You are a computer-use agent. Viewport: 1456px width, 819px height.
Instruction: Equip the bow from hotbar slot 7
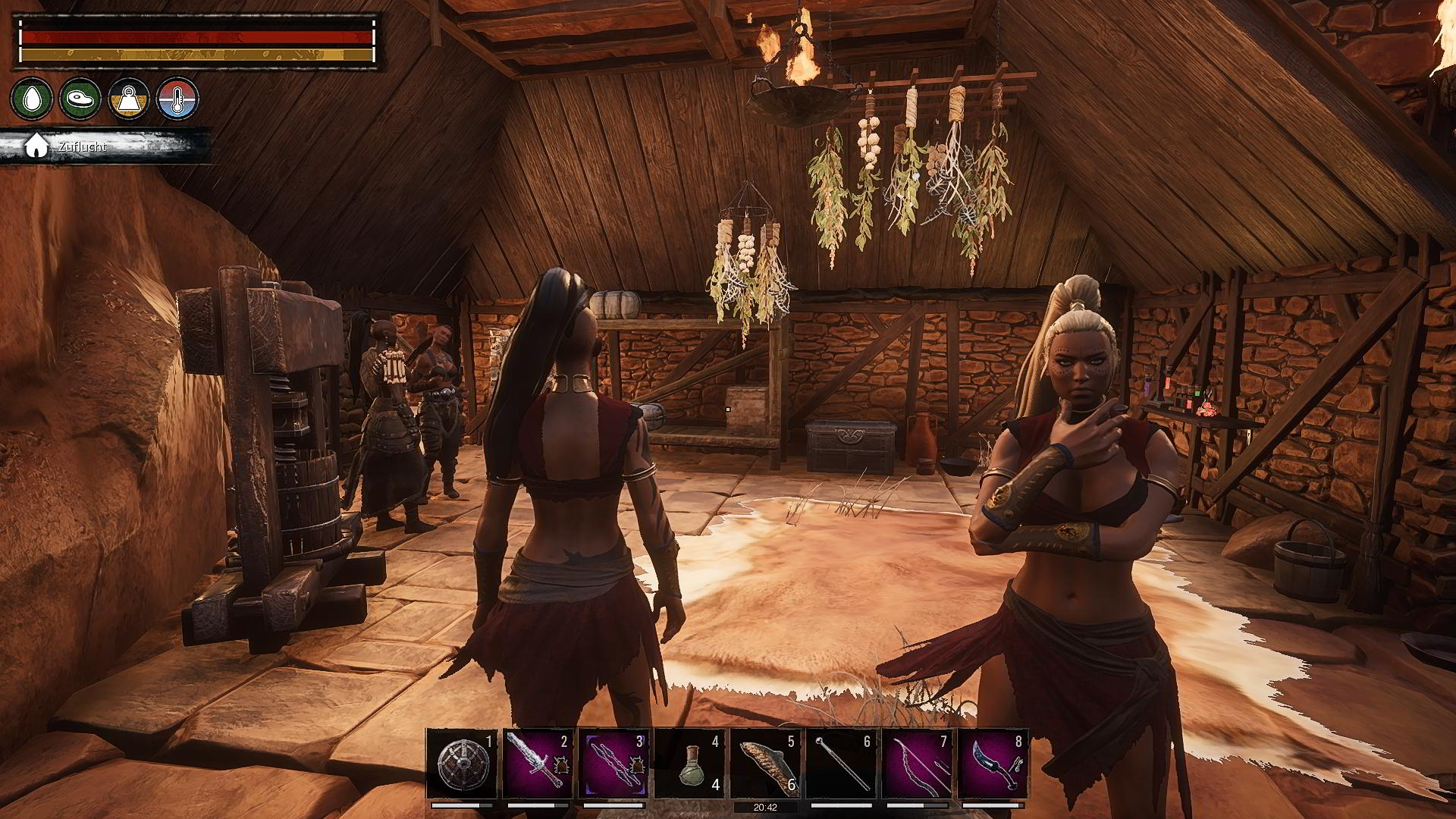[x=917, y=764]
